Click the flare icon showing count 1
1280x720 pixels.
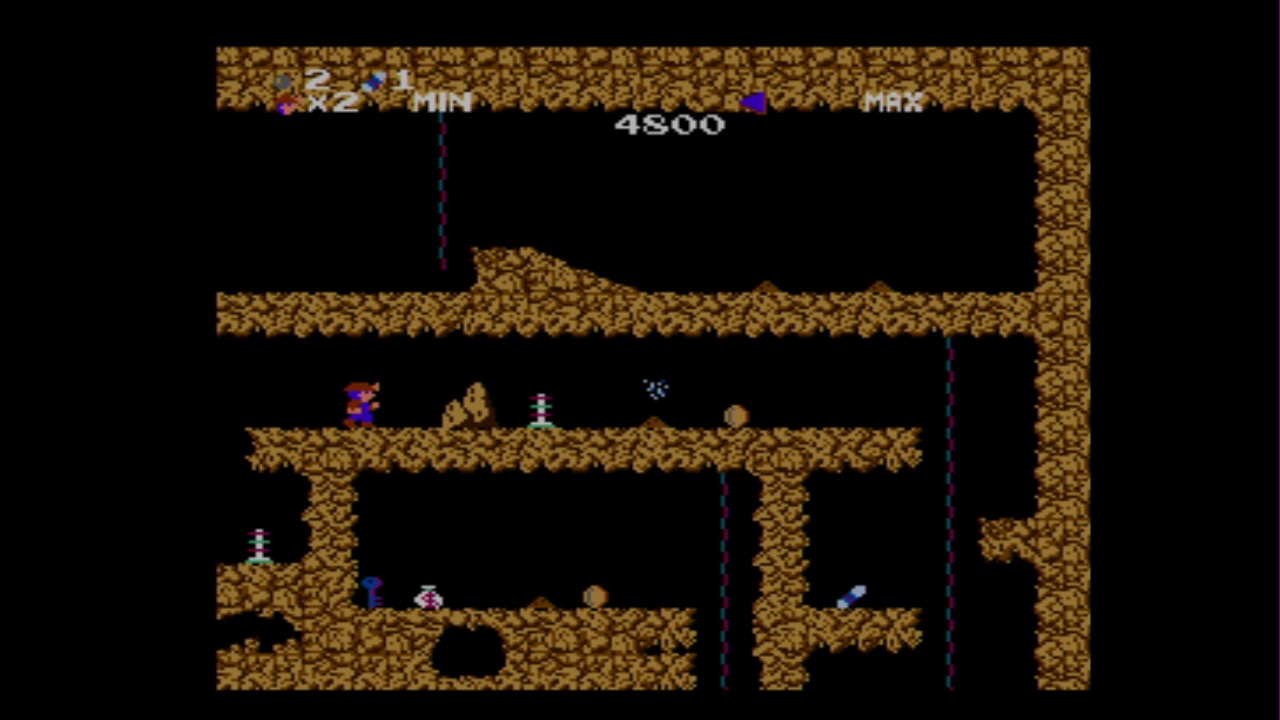pos(372,82)
